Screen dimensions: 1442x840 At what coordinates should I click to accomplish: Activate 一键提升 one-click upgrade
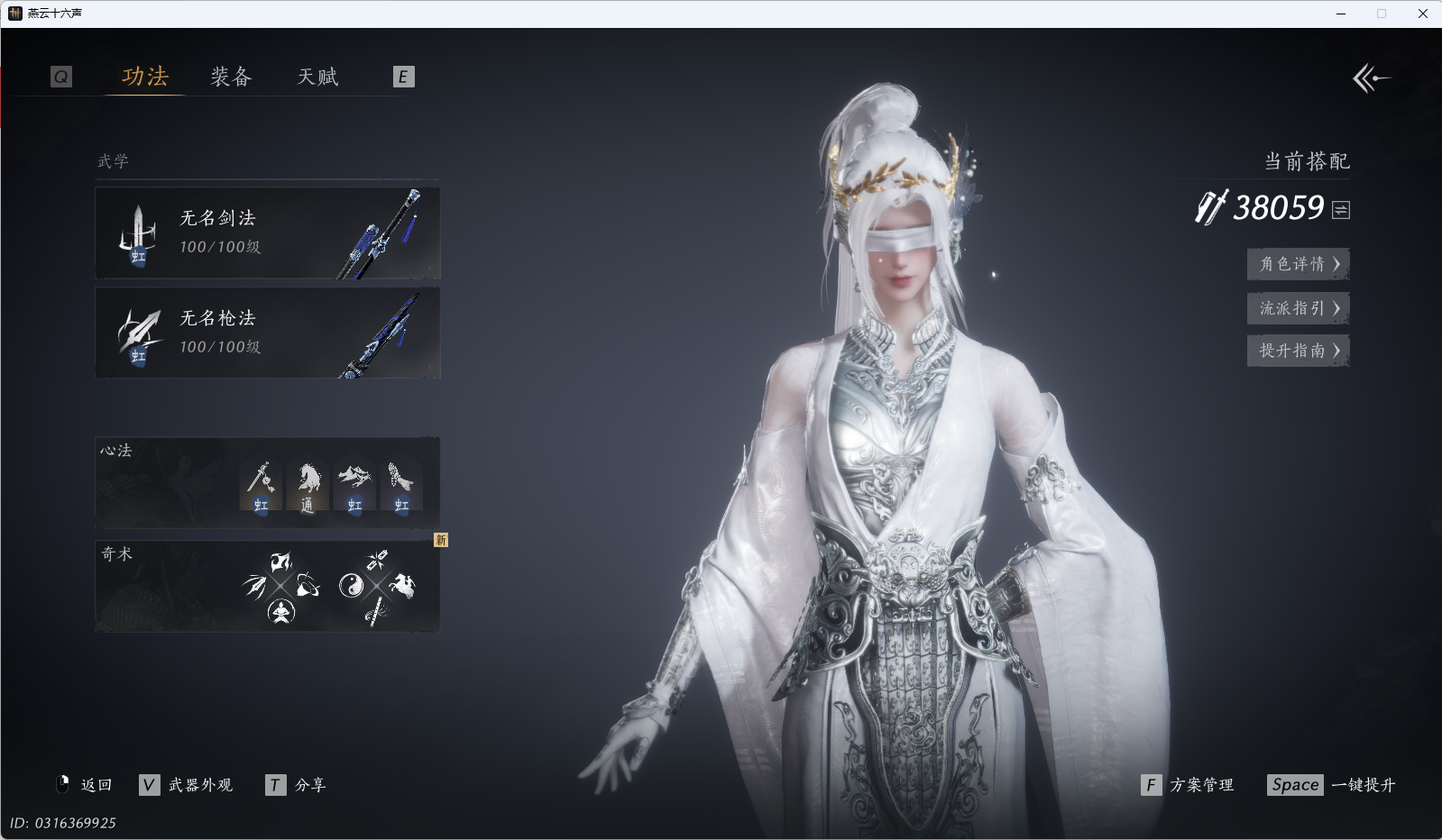(1331, 785)
